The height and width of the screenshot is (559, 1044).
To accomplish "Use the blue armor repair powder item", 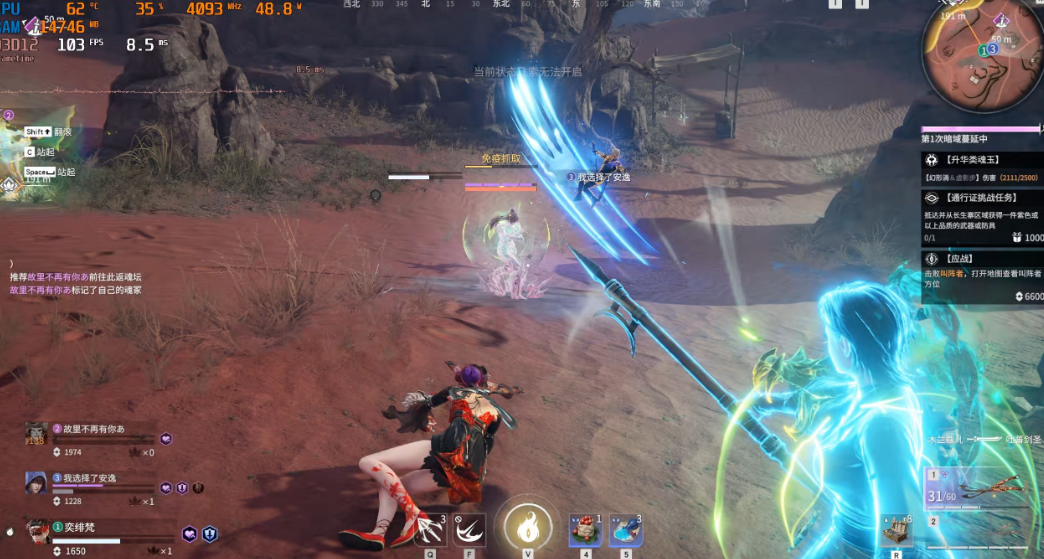I will pyautogui.click(x=626, y=529).
